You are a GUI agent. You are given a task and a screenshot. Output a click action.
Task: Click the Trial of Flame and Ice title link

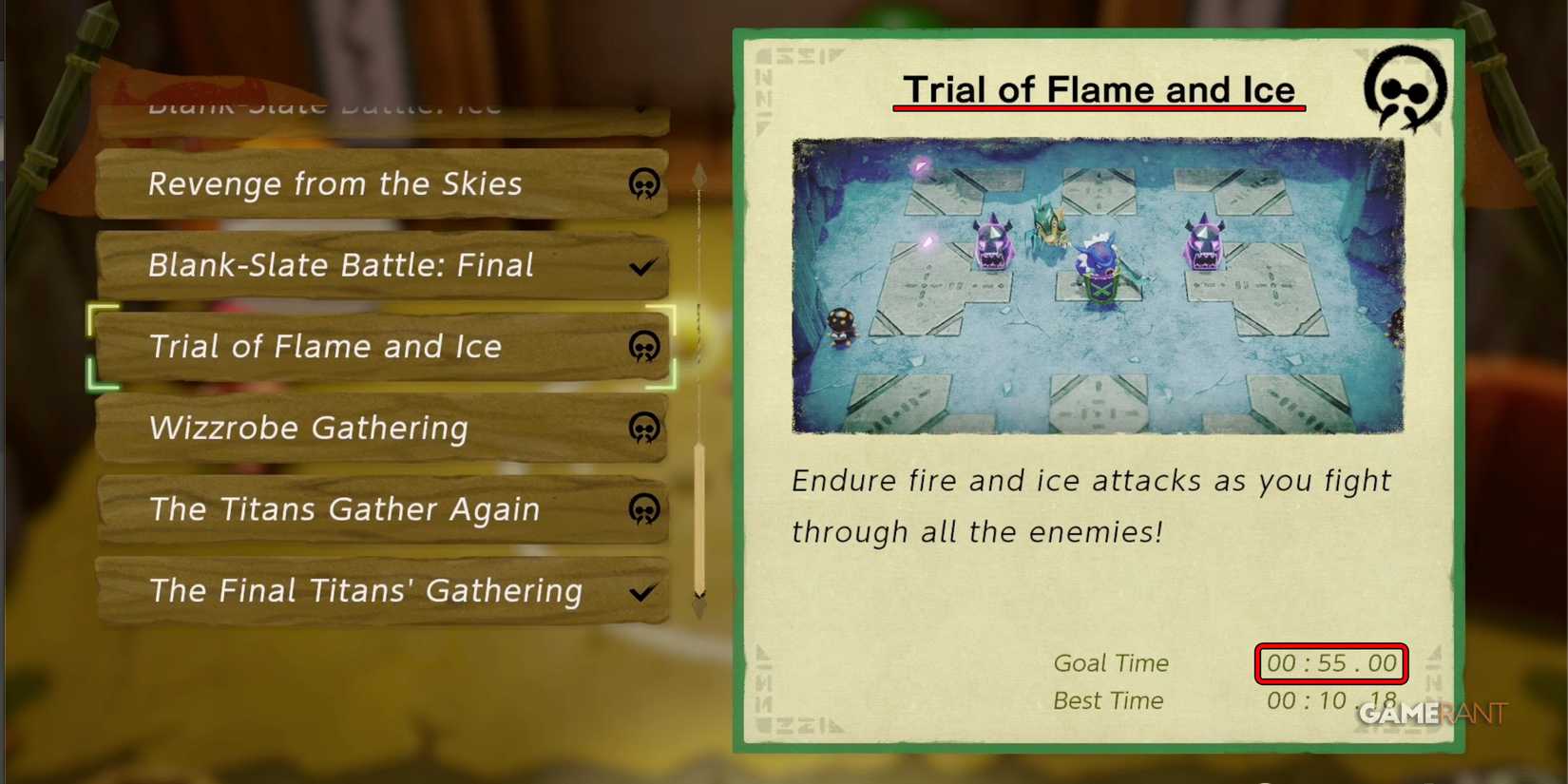coord(1098,90)
